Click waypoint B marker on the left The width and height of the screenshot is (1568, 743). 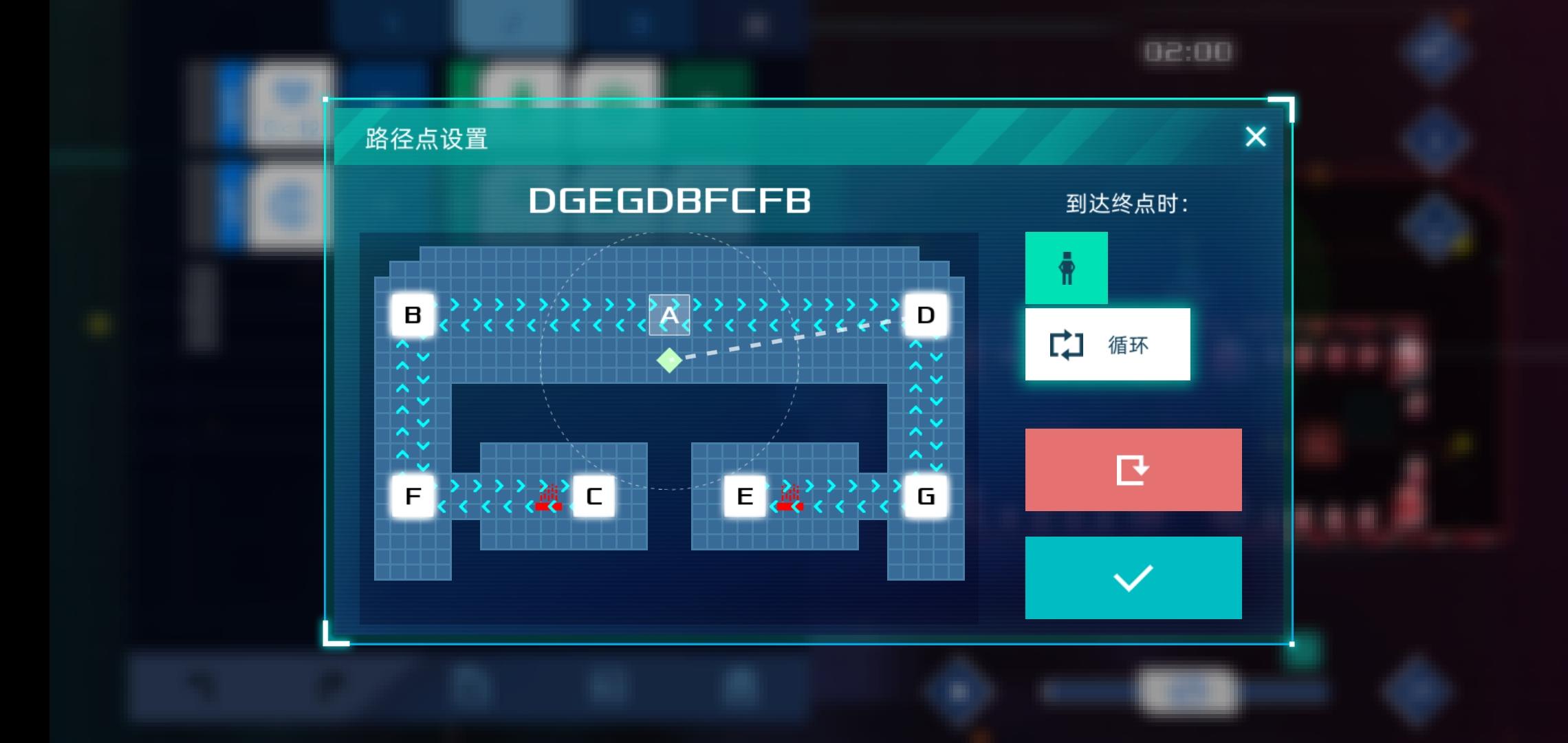click(x=412, y=315)
